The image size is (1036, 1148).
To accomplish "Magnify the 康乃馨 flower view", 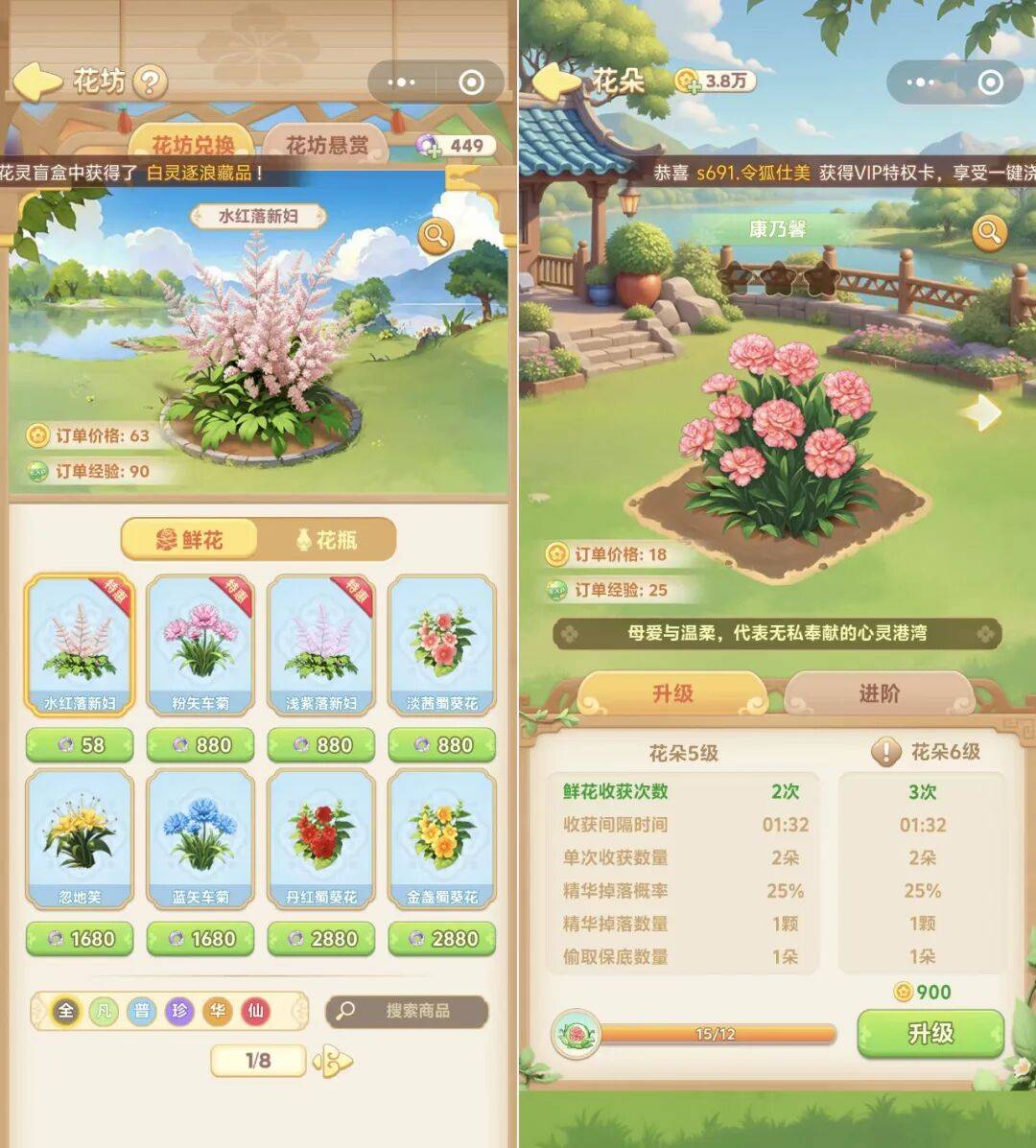I will pyautogui.click(x=989, y=231).
